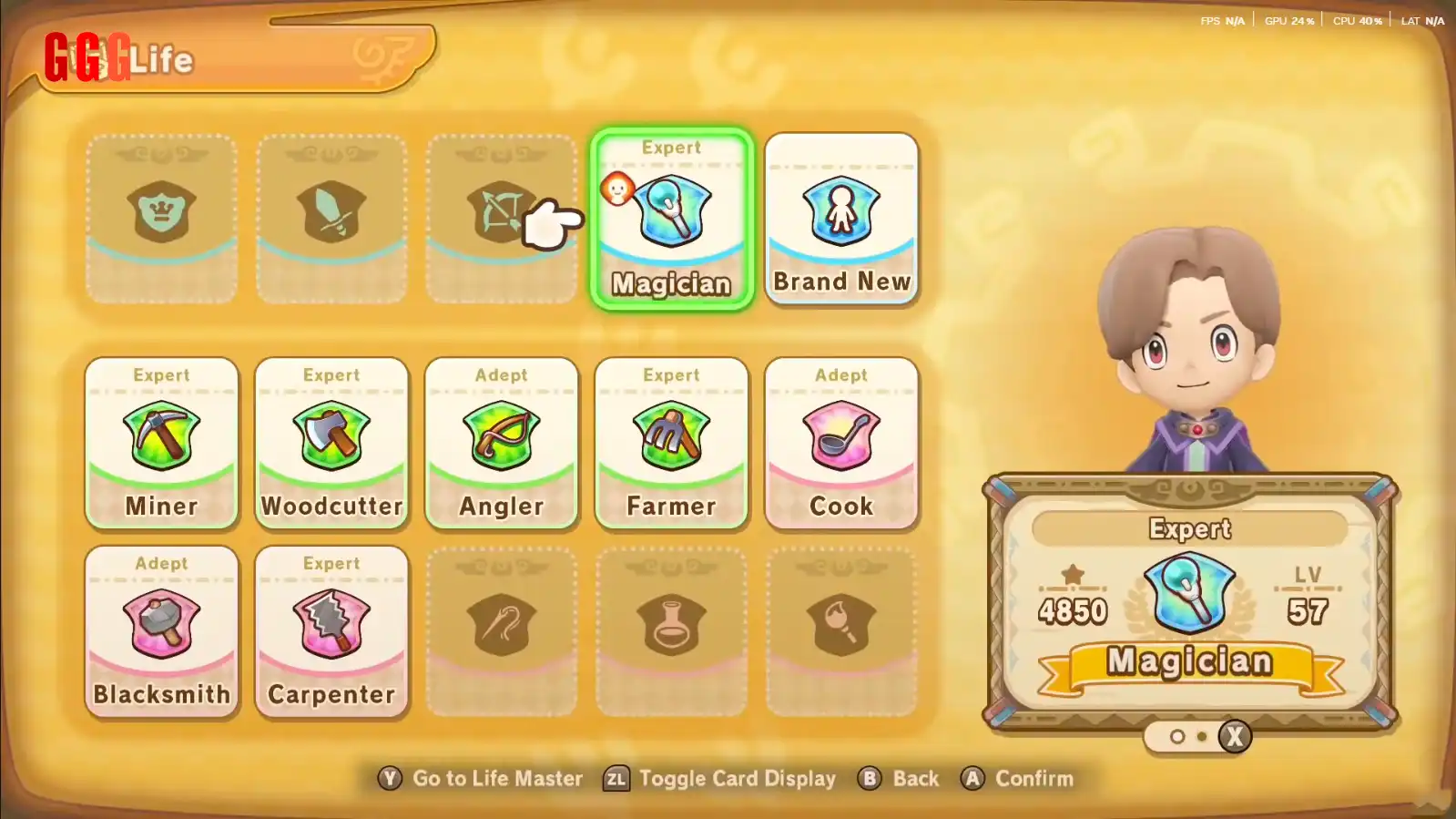Choose the Blacksmith life card
Image resolution: width=1456 pixels, height=819 pixels.
coord(162,631)
